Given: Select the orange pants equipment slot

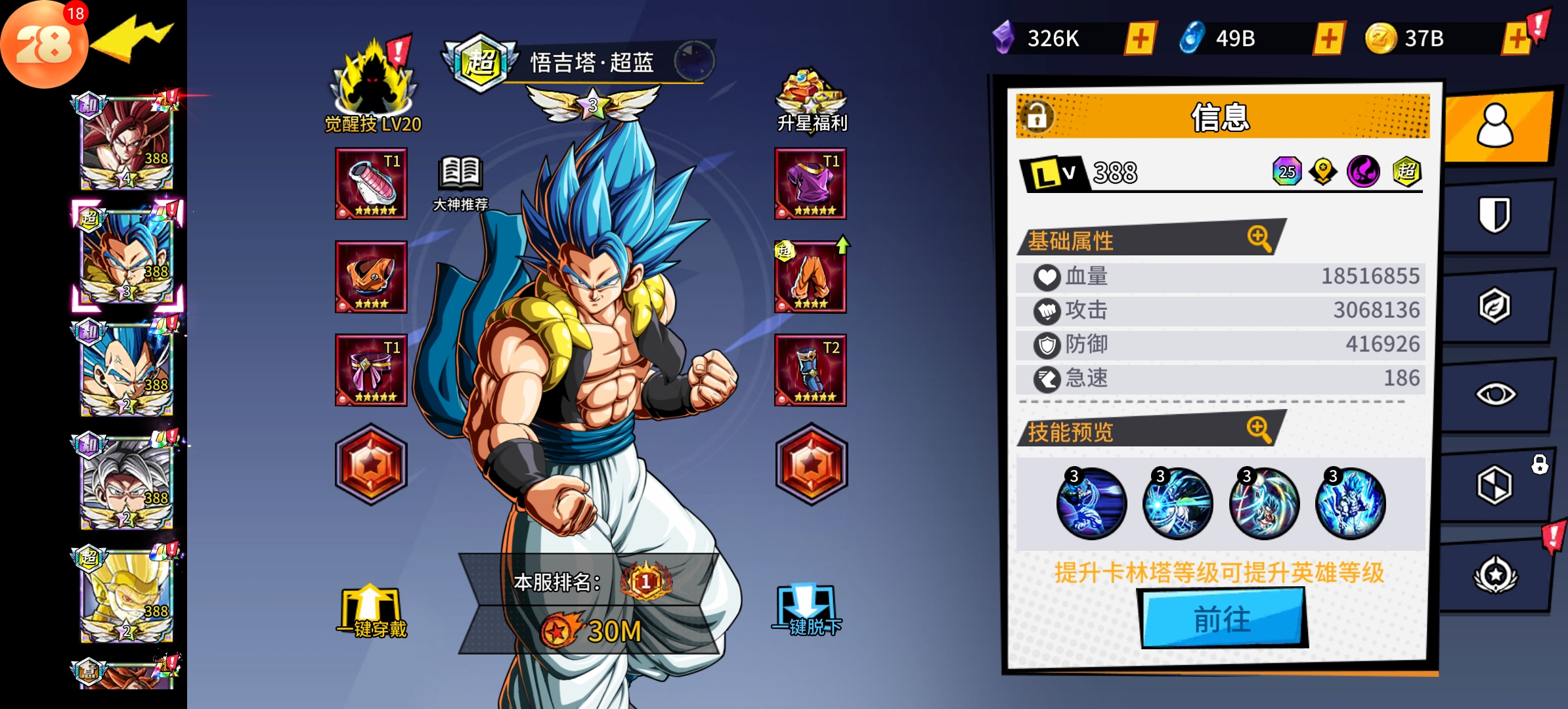Looking at the screenshot, I should (810, 277).
